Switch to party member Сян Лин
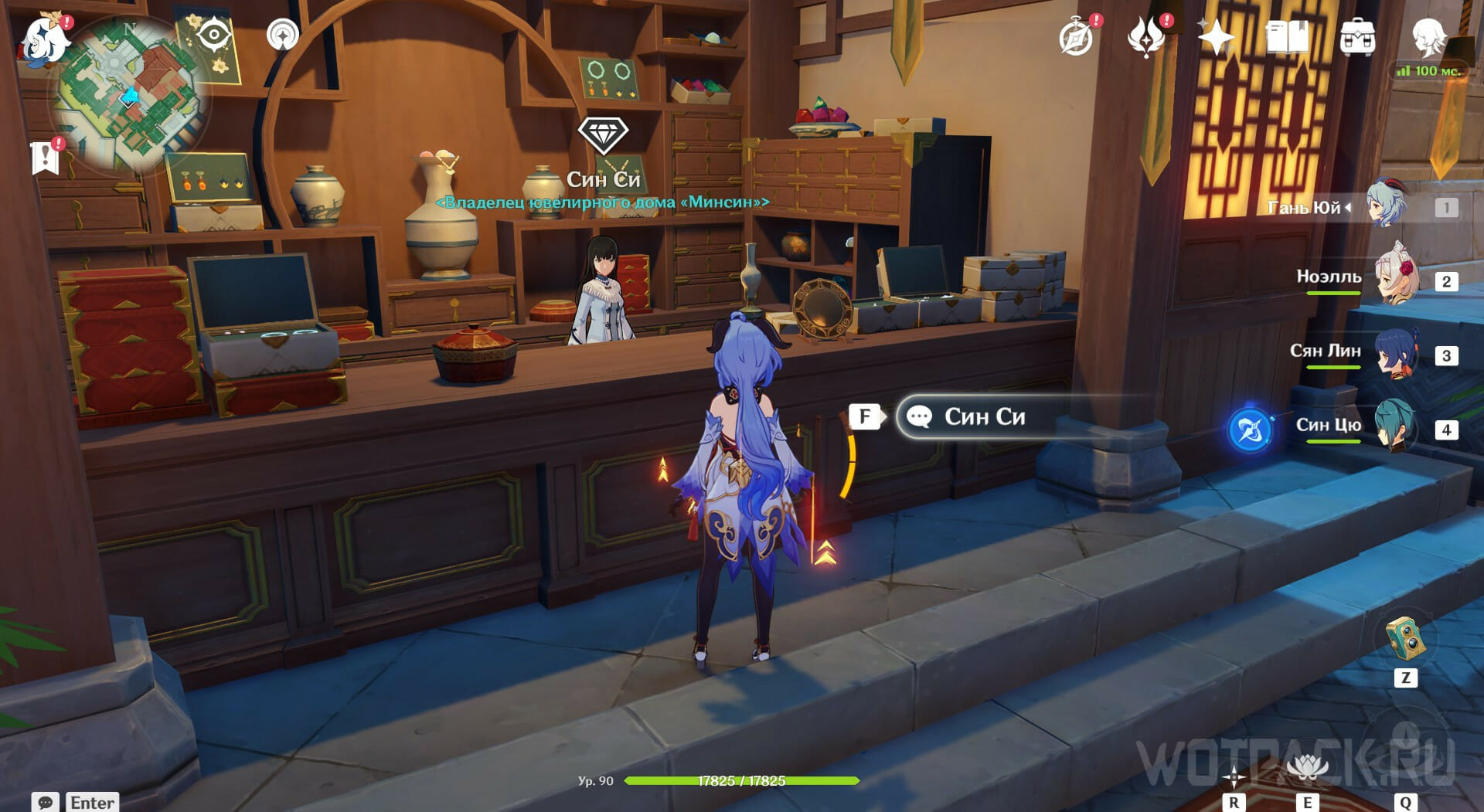 [1397, 354]
